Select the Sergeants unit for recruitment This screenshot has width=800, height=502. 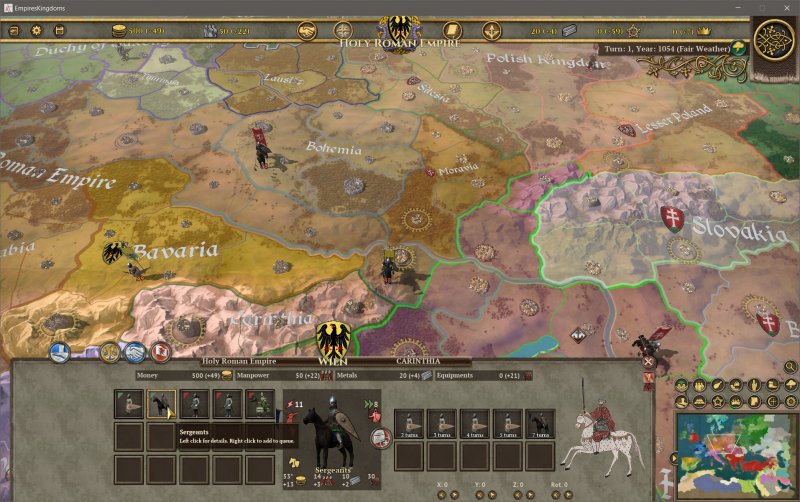(160, 404)
